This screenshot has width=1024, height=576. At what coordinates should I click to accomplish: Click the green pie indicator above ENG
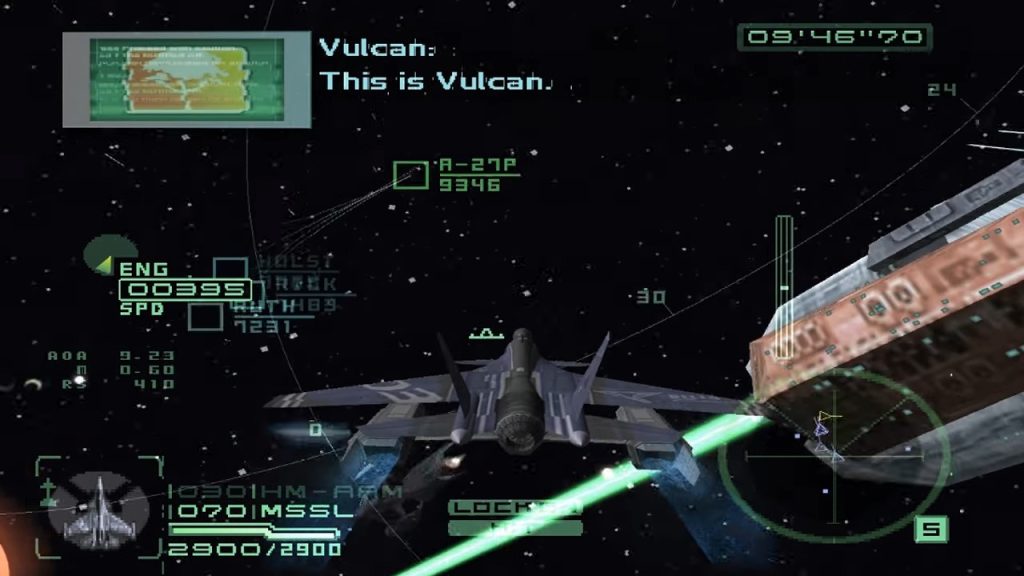pos(111,254)
